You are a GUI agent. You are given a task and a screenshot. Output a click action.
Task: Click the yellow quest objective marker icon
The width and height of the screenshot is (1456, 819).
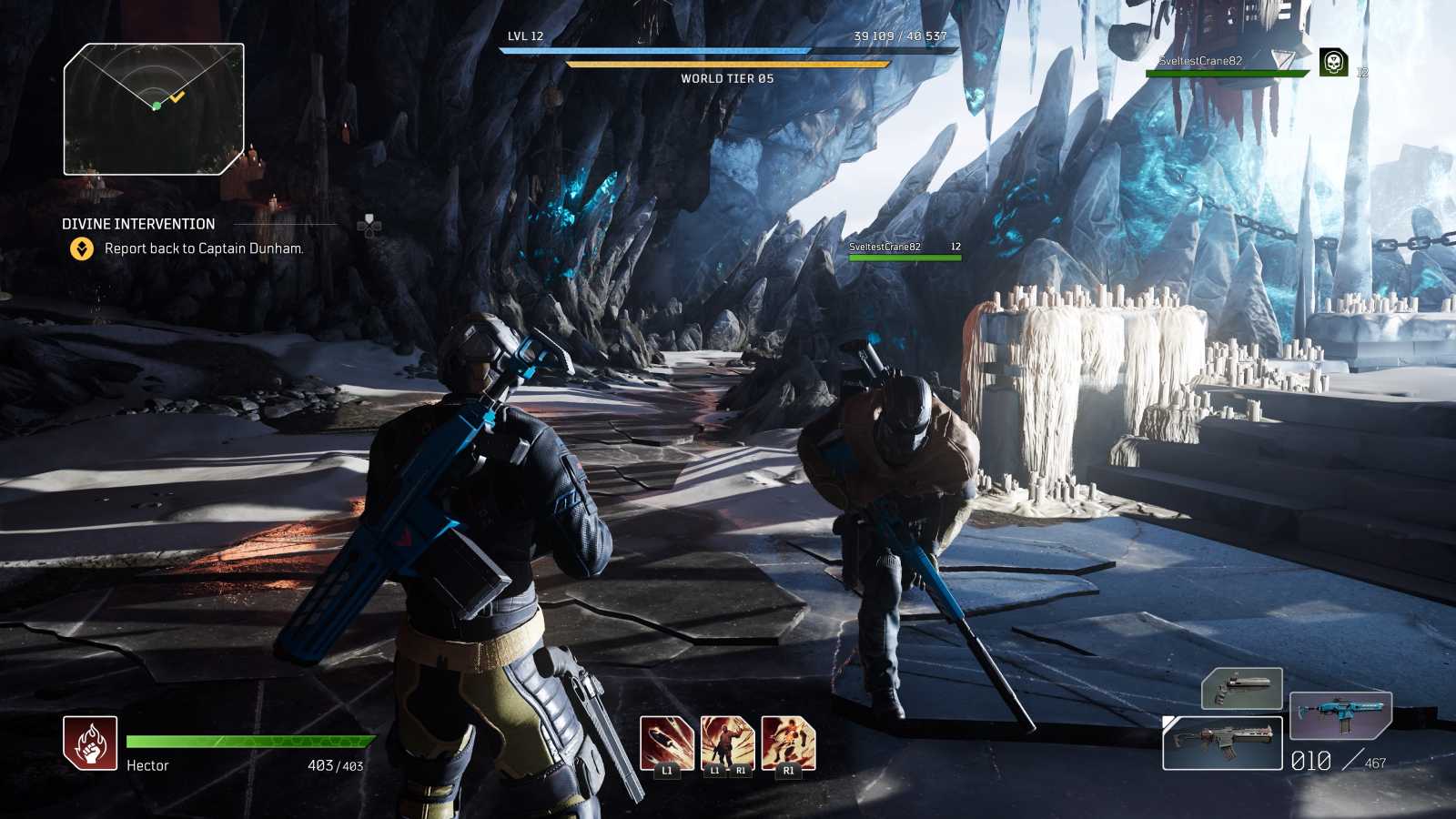coord(82,248)
